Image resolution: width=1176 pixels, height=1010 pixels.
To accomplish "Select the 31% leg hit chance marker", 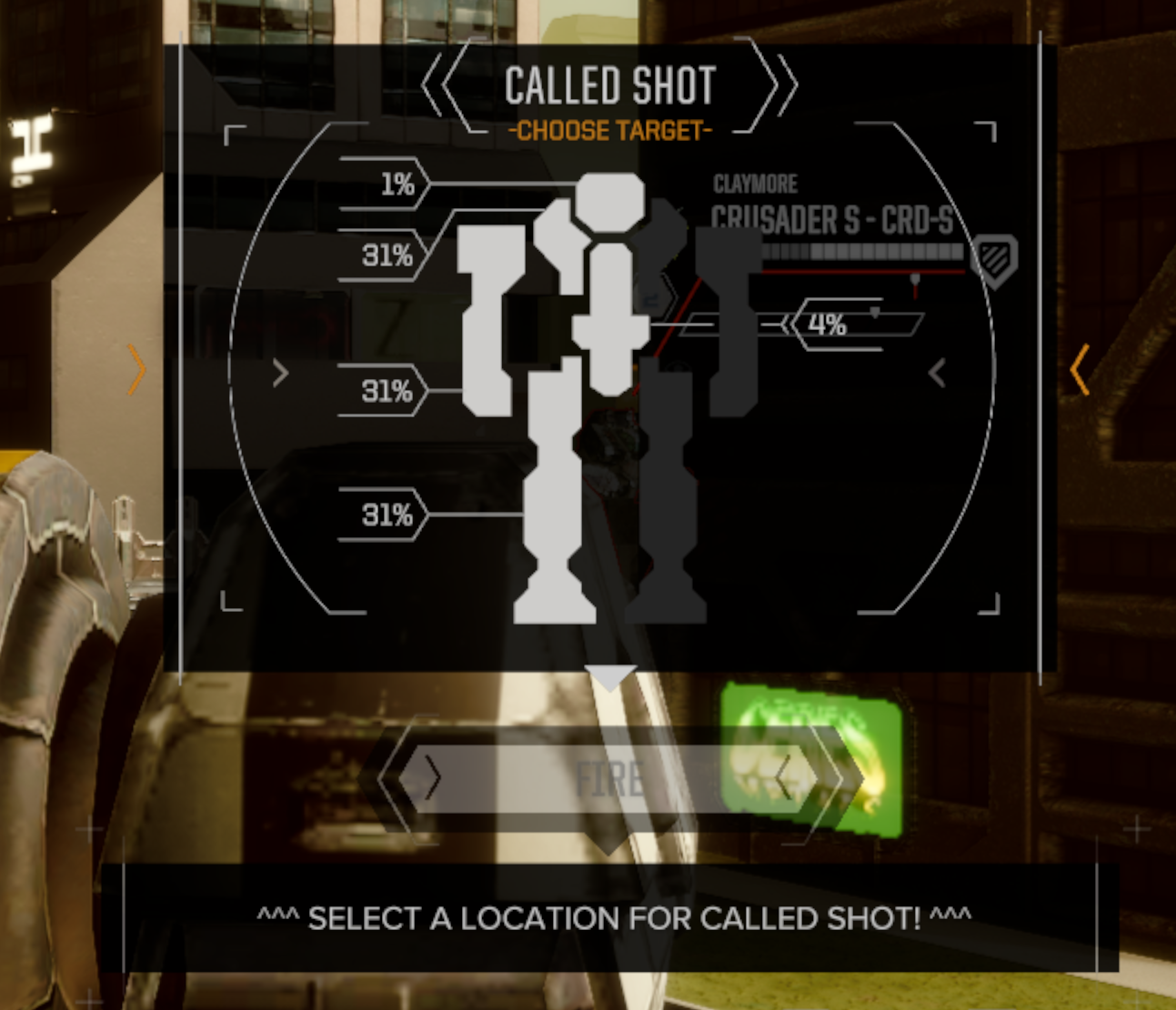I will point(388,515).
